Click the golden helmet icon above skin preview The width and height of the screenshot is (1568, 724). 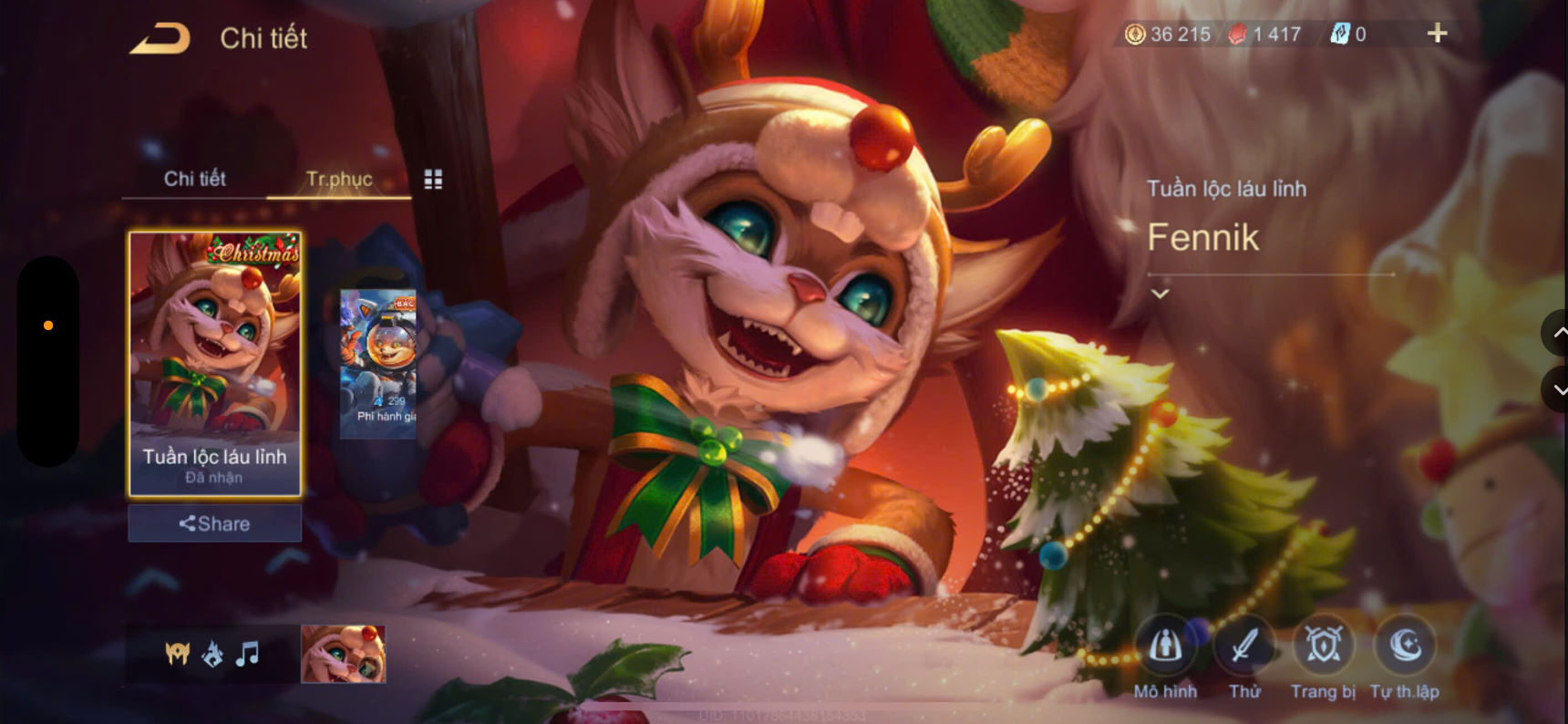[176, 652]
